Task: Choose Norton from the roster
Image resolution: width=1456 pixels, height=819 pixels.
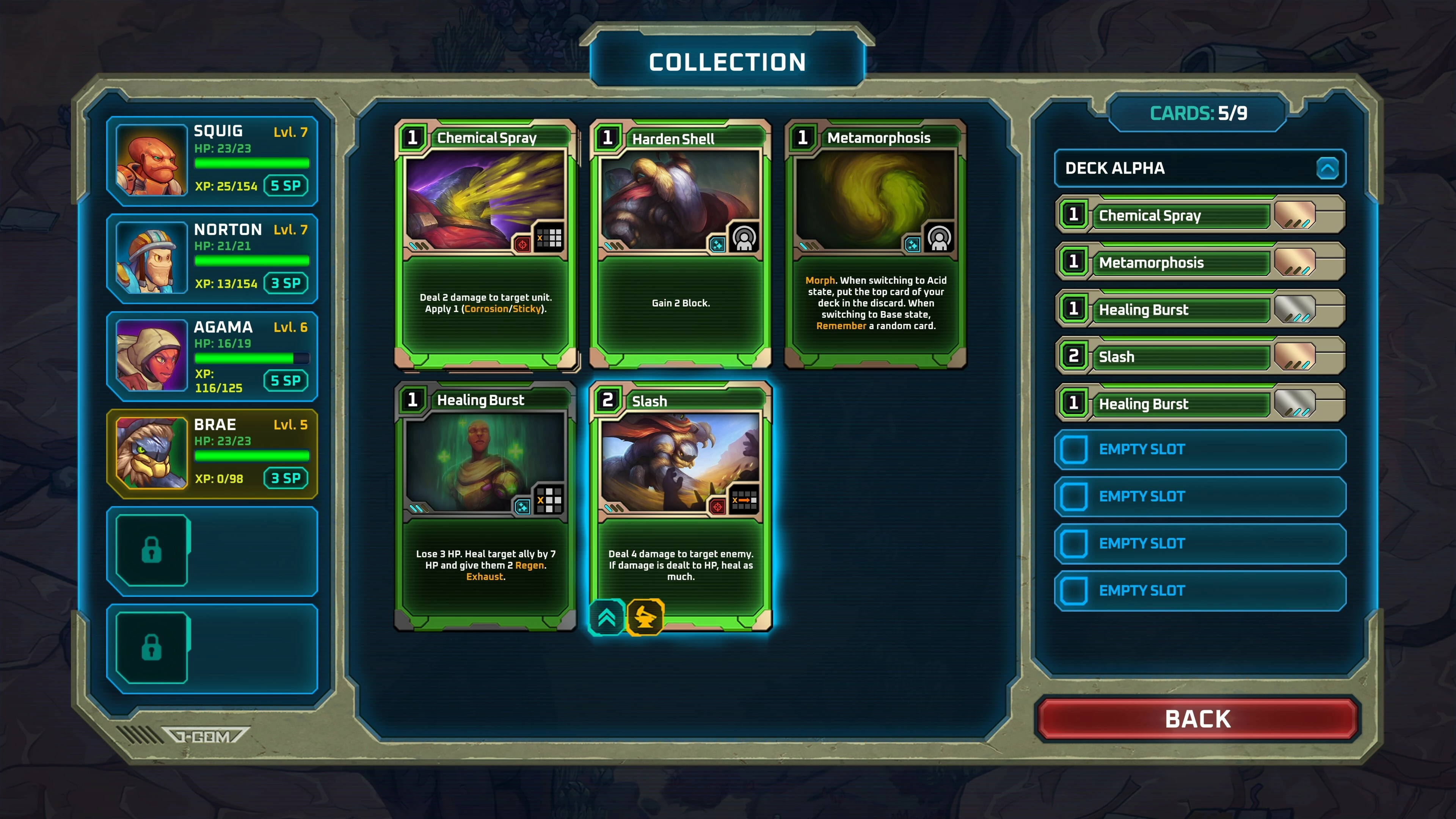Action: pos(212,258)
